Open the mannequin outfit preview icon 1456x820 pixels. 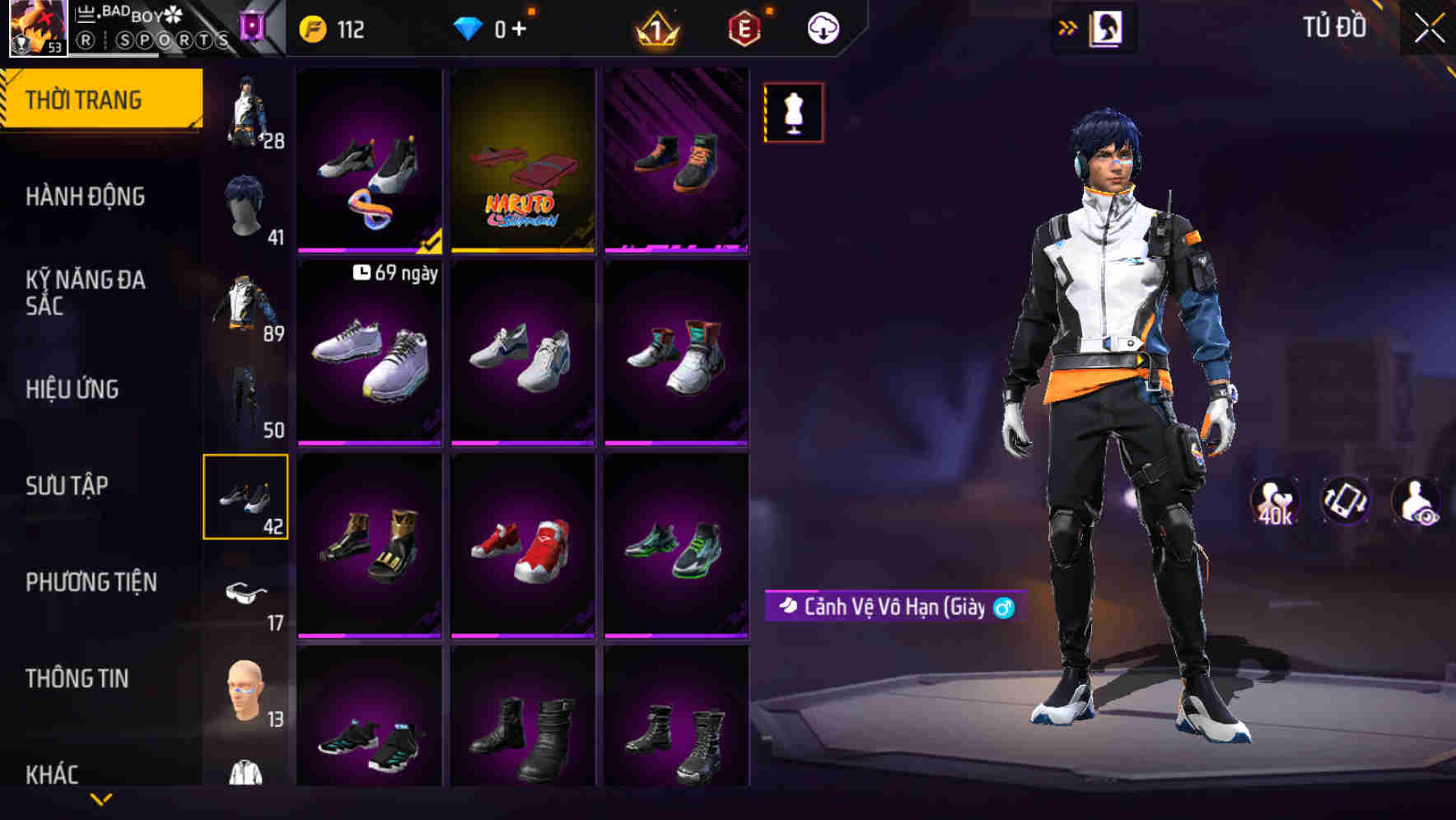[792, 112]
